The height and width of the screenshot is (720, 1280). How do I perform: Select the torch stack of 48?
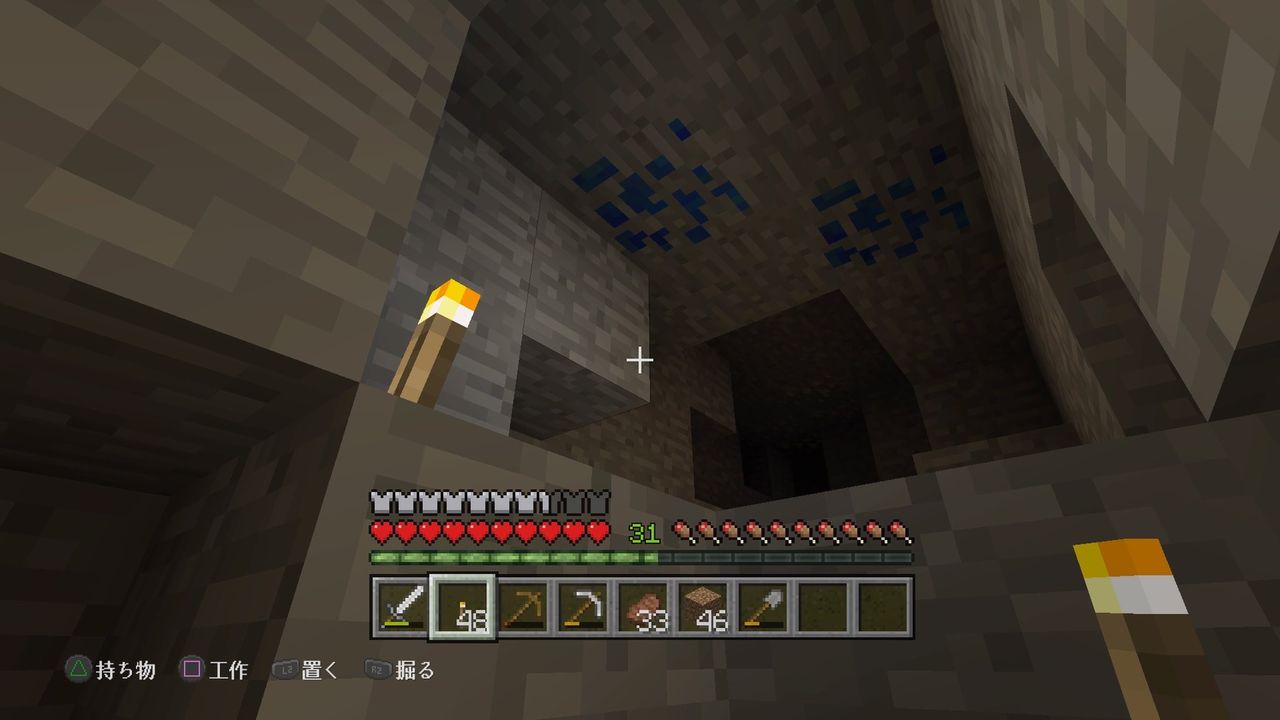tap(460, 605)
